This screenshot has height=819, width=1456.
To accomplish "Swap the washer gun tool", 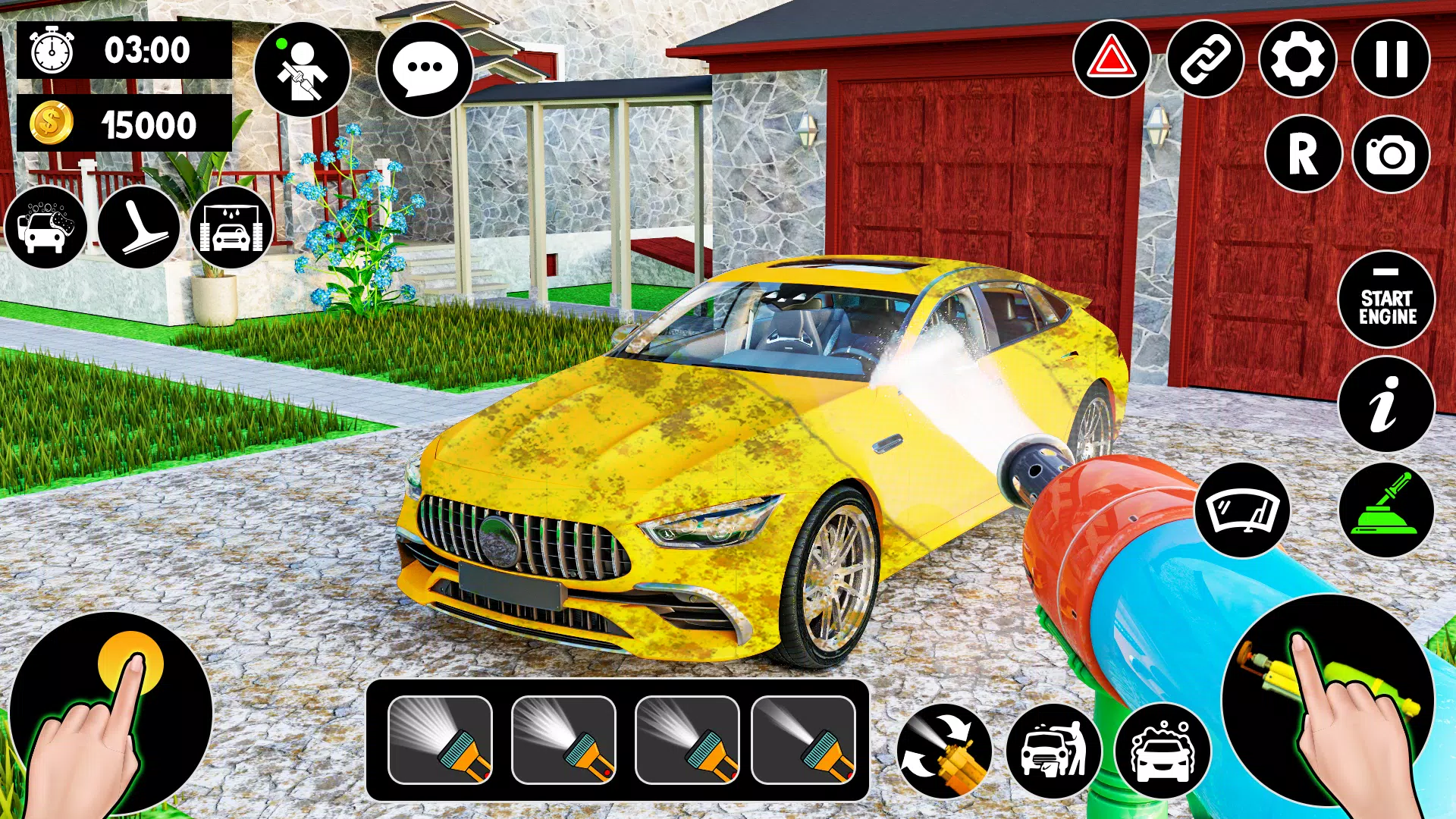I will point(944,751).
